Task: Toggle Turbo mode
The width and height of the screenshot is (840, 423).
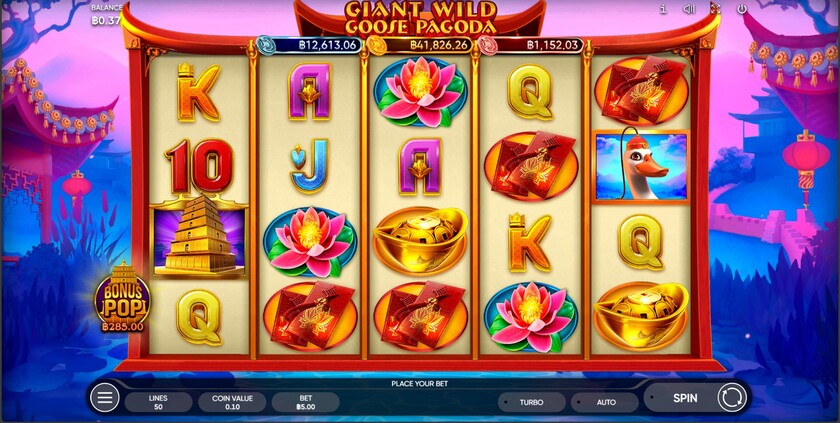Action: point(531,402)
